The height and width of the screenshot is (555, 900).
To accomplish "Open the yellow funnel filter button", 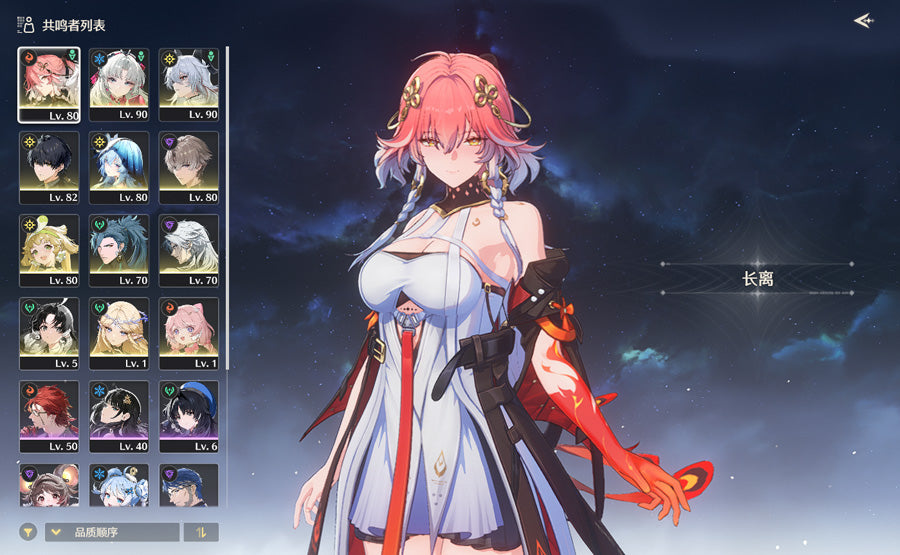I will click(x=28, y=532).
